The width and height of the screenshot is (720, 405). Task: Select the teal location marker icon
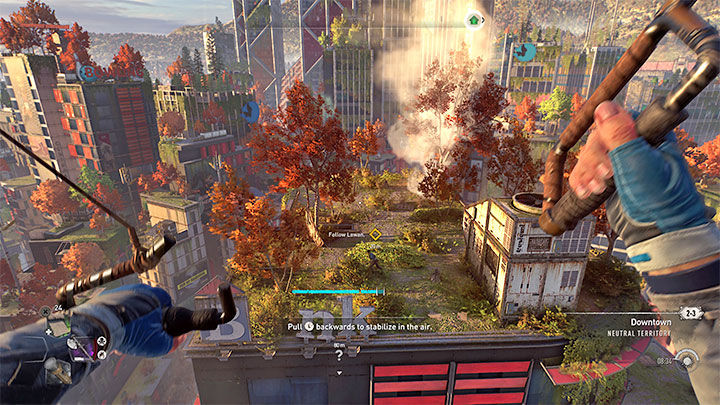(x=524, y=51)
